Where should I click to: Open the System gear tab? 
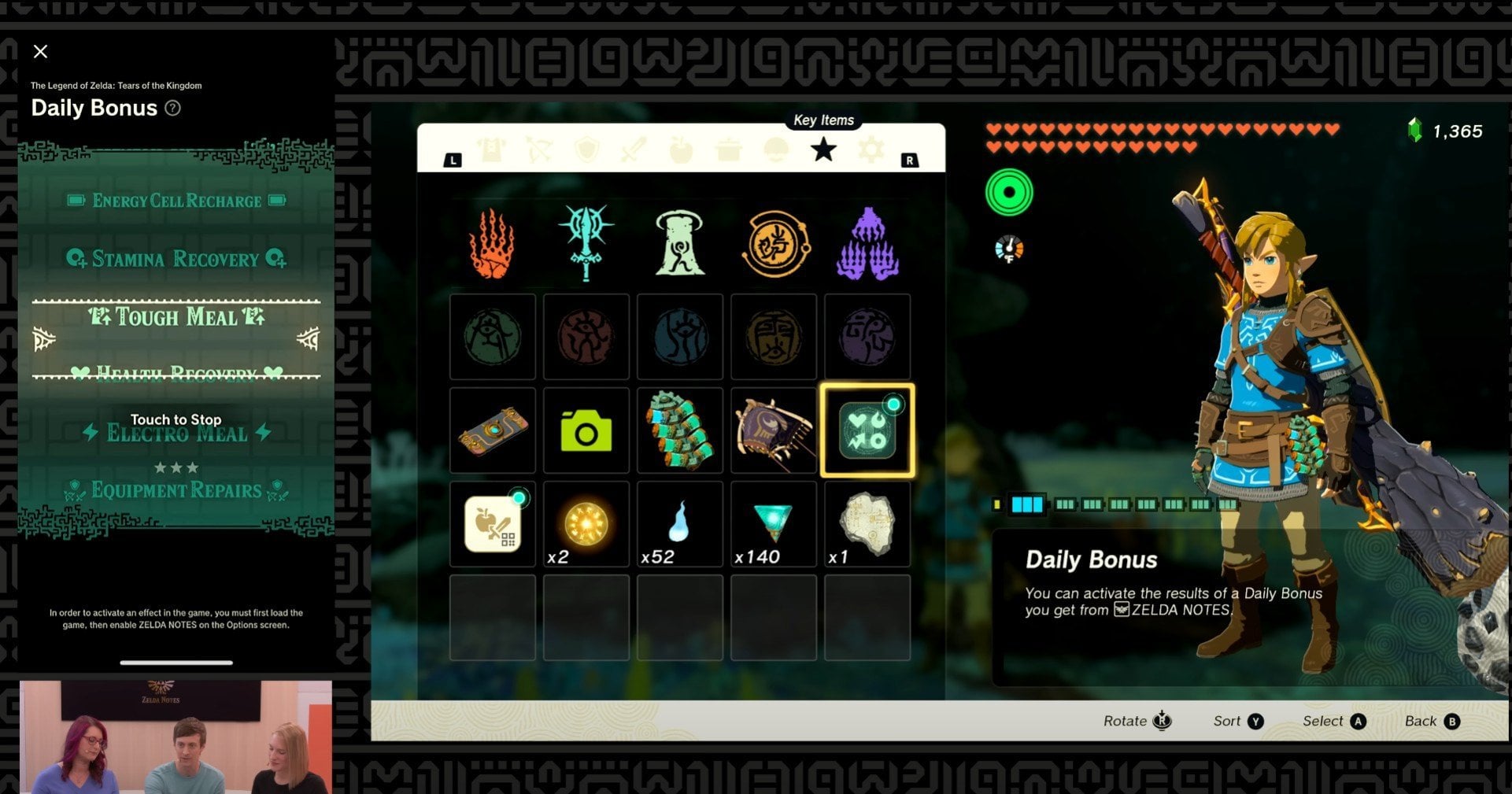click(x=871, y=150)
